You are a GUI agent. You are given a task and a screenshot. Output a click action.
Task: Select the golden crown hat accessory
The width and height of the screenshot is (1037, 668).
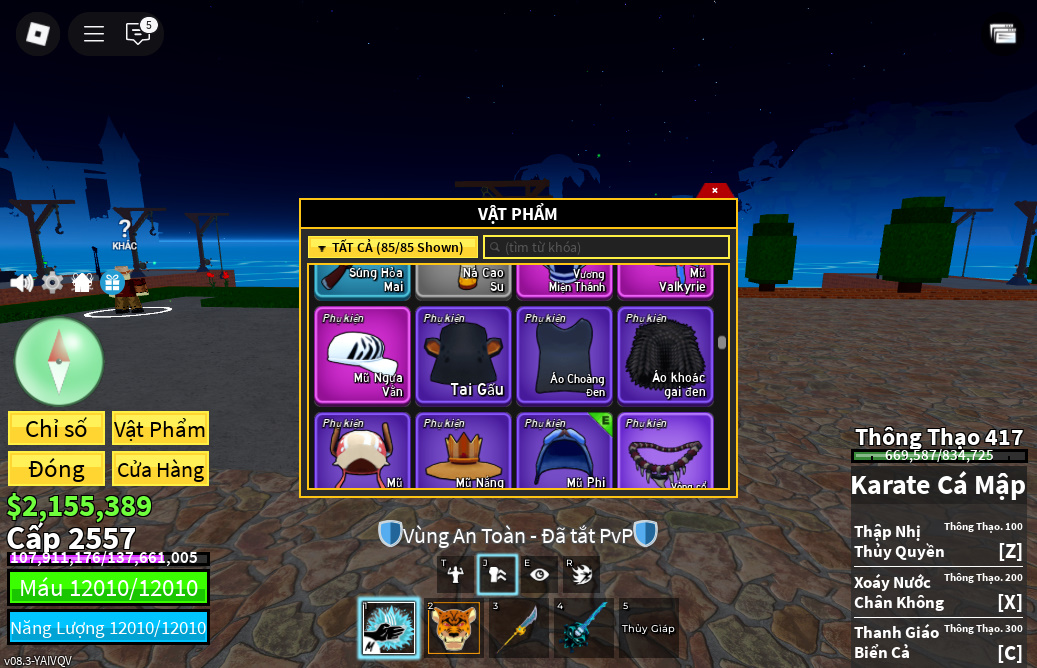tap(464, 452)
